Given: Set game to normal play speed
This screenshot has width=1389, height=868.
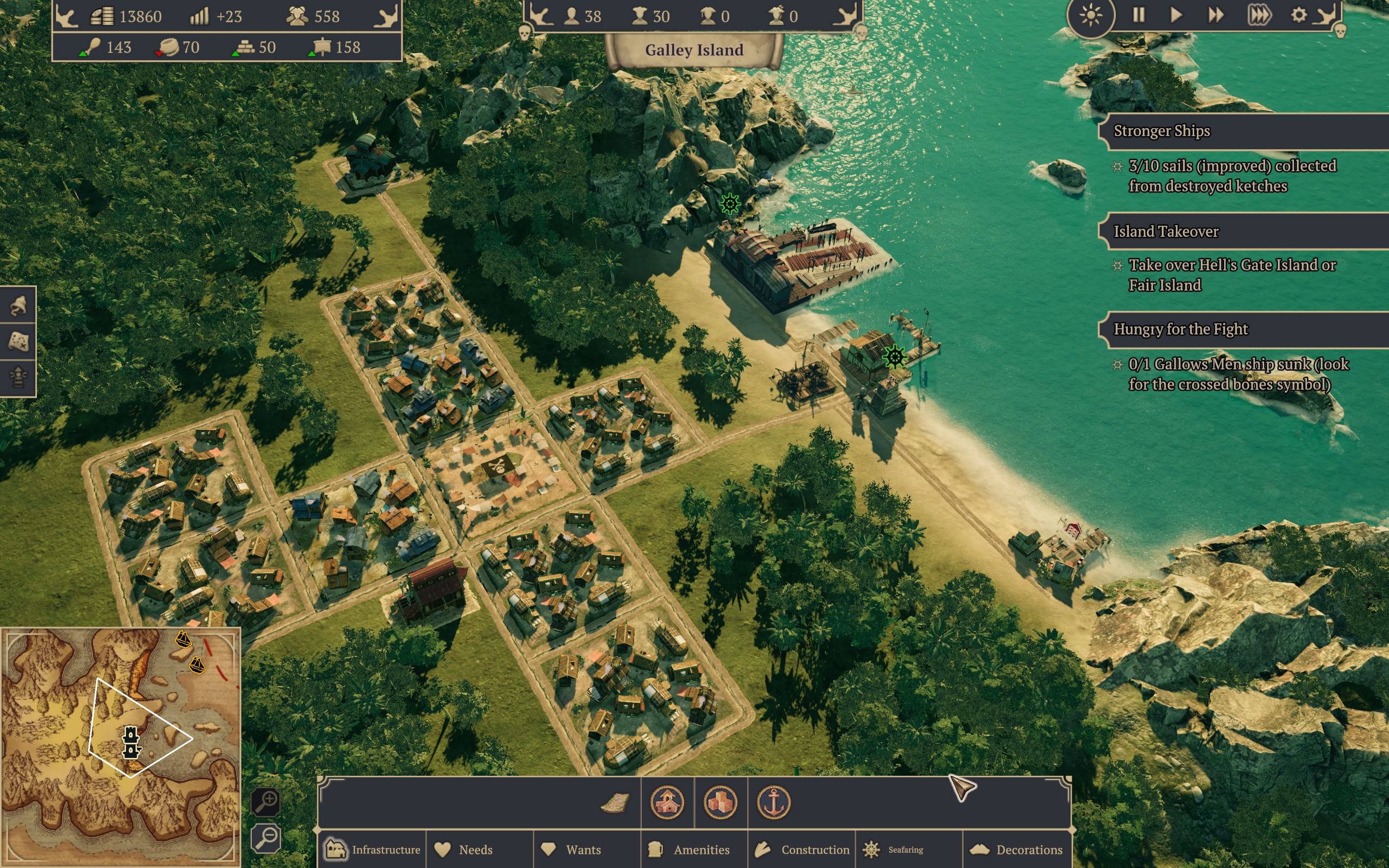Looking at the screenshot, I should (1176, 15).
